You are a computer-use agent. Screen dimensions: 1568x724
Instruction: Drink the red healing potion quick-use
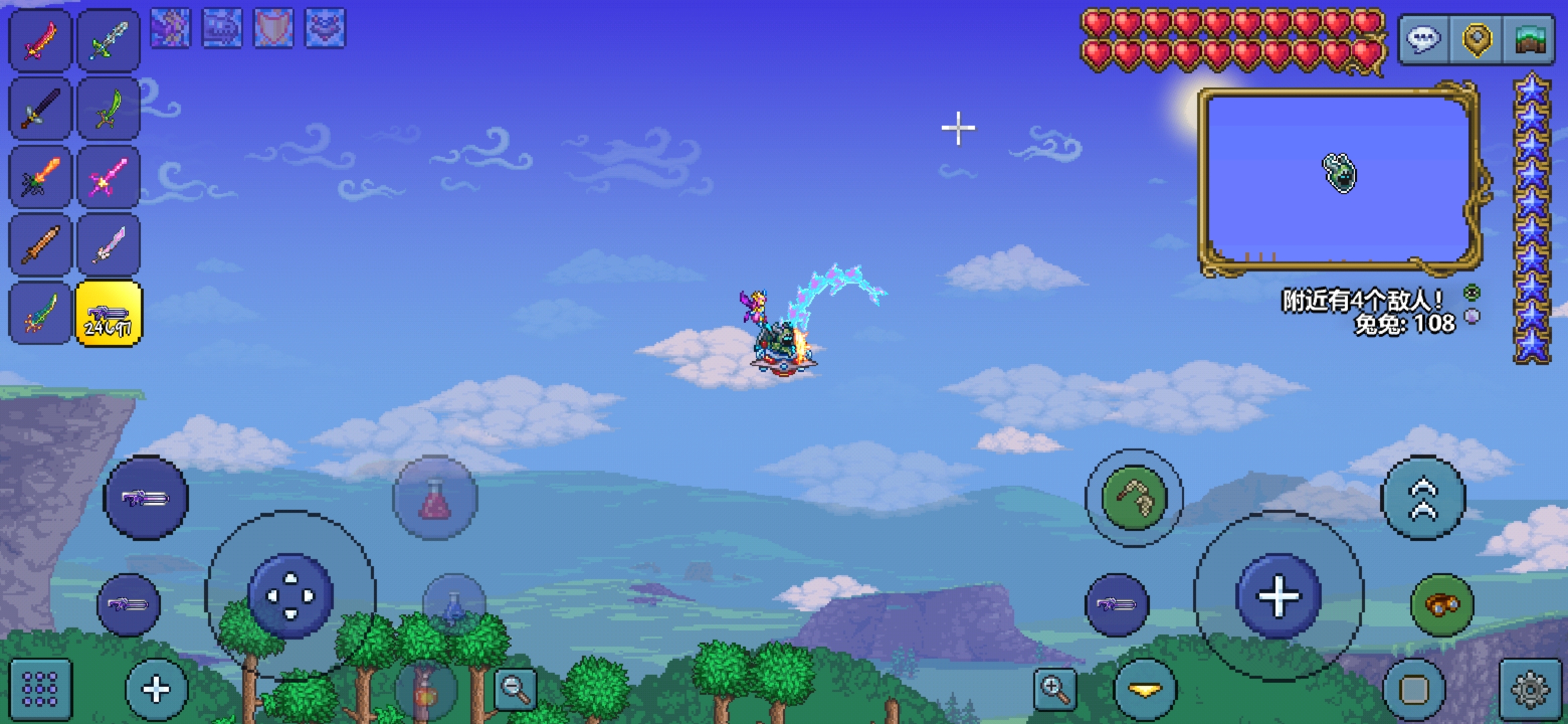click(x=435, y=498)
